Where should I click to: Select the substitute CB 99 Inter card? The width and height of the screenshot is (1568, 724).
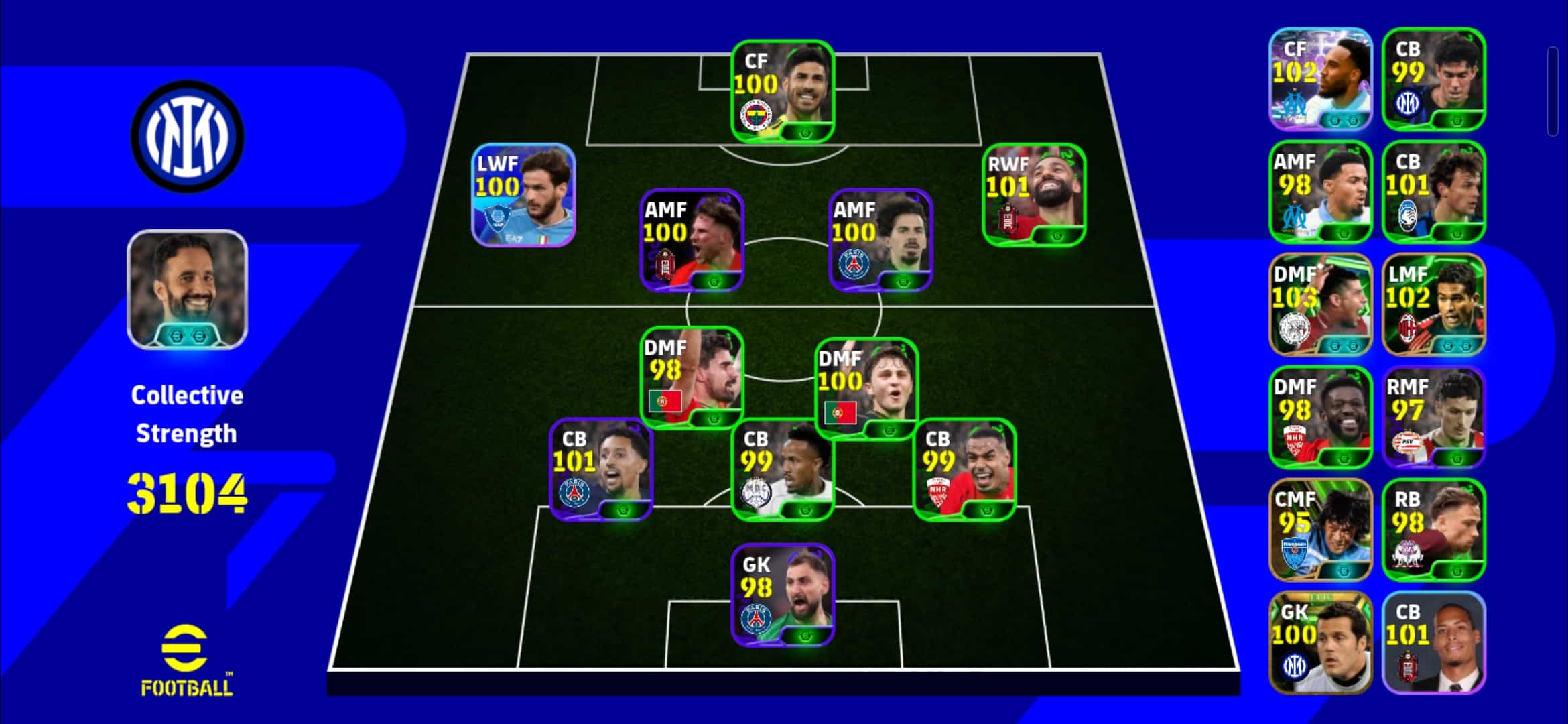point(1433,79)
